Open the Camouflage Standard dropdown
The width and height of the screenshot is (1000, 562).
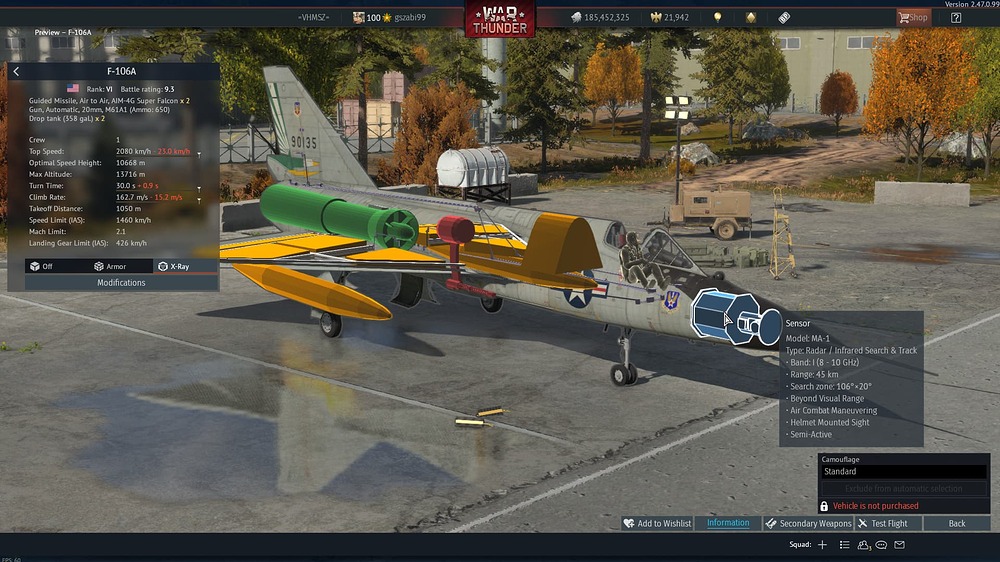coord(904,471)
